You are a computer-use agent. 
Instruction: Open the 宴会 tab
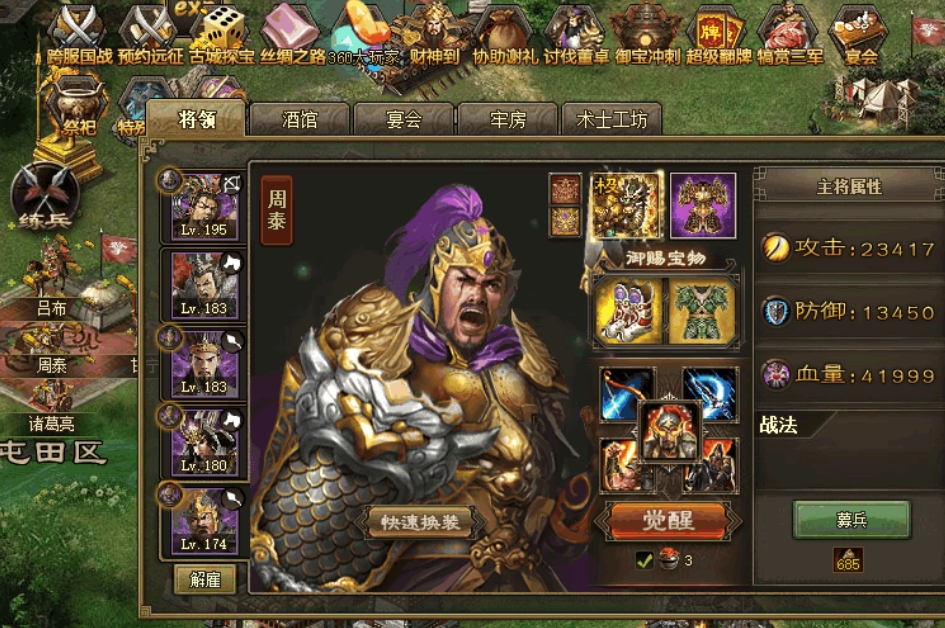click(x=404, y=120)
